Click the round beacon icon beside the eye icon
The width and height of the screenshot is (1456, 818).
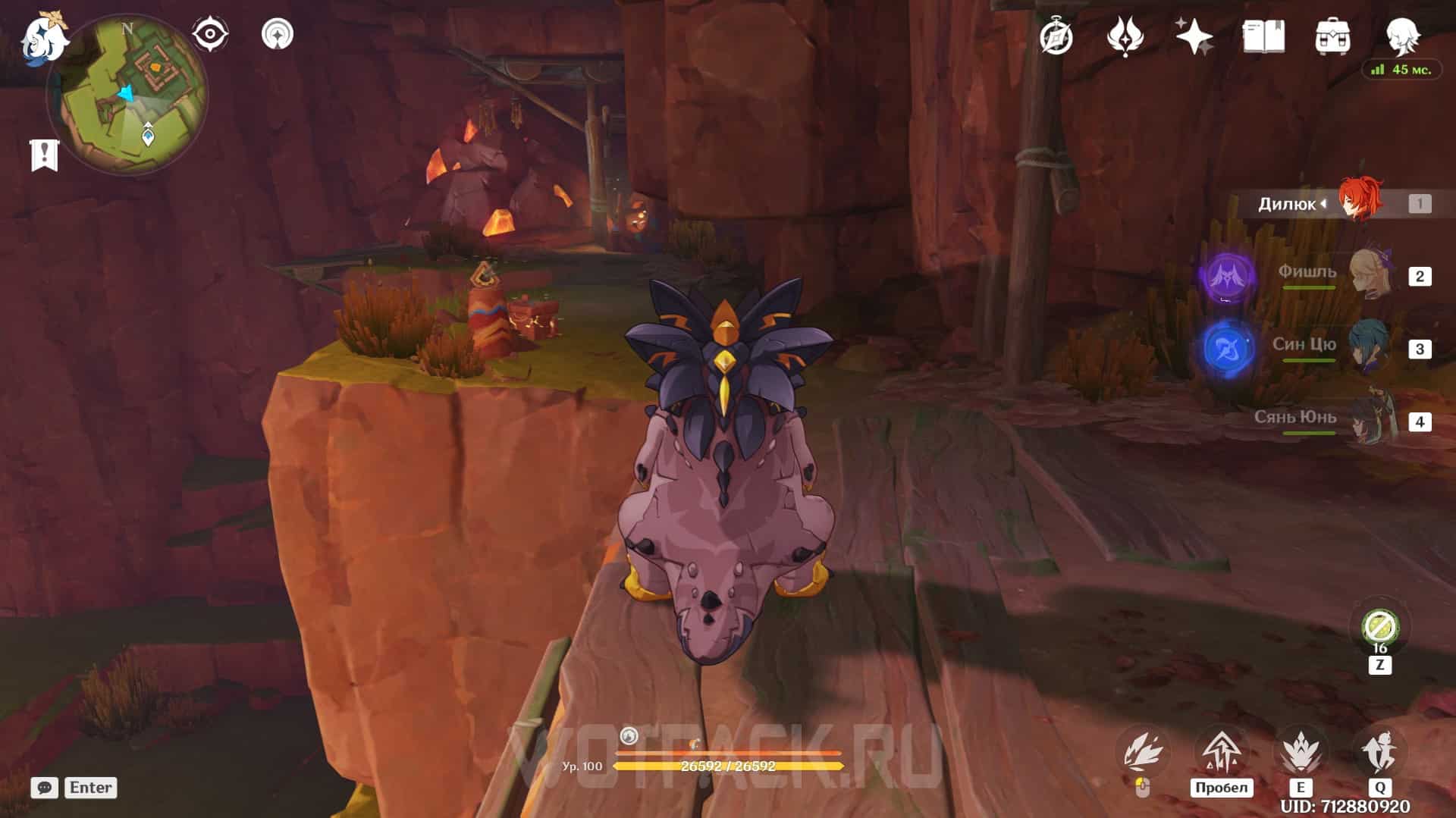[277, 34]
